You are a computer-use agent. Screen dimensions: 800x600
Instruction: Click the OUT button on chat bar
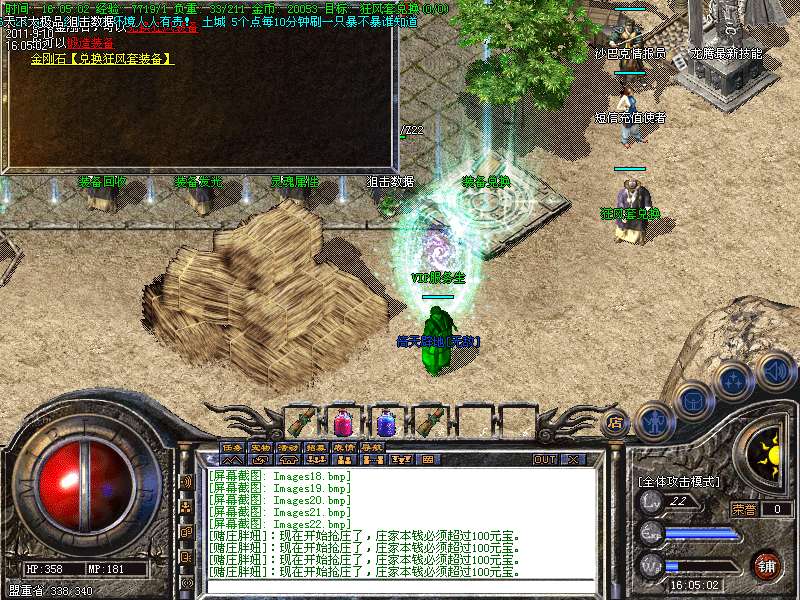(x=545, y=460)
